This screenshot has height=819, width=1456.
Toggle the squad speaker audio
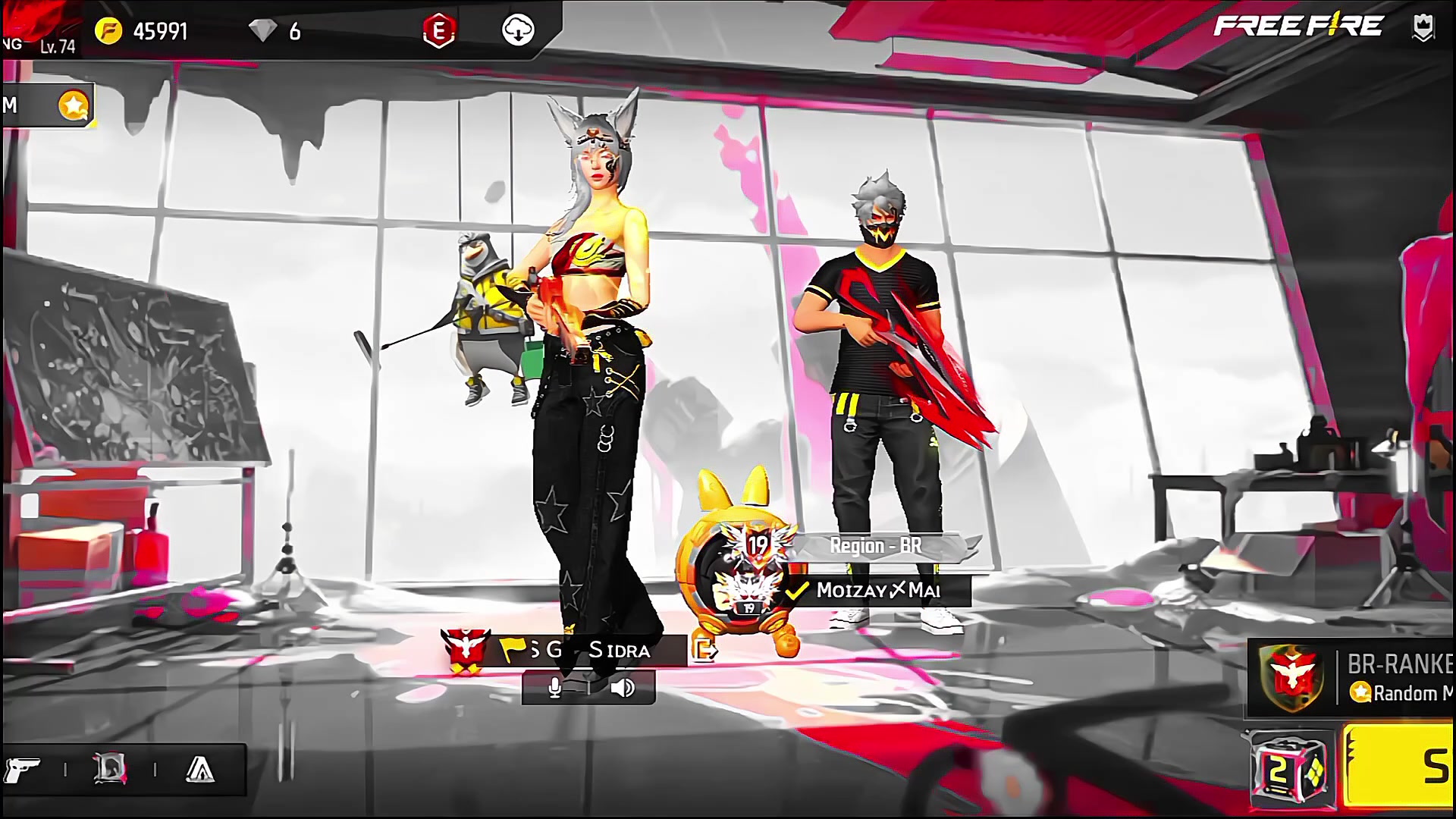tap(623, 688)
